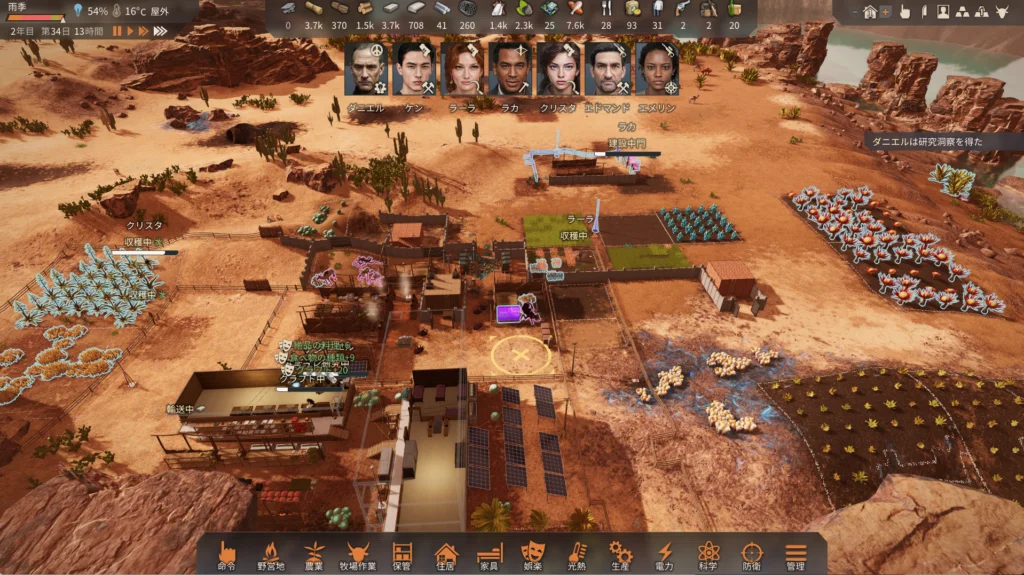This screenshot has width=1024, height=575.
Task: Toggle the bull head animals overlay icon
Action: [x=1000, y=12]
